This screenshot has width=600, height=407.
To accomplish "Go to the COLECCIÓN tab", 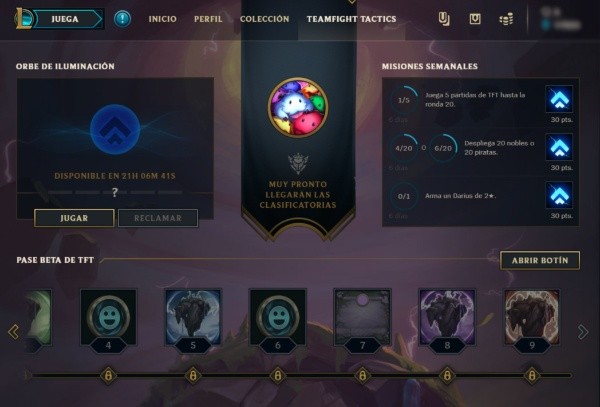I will click(264, 19).
